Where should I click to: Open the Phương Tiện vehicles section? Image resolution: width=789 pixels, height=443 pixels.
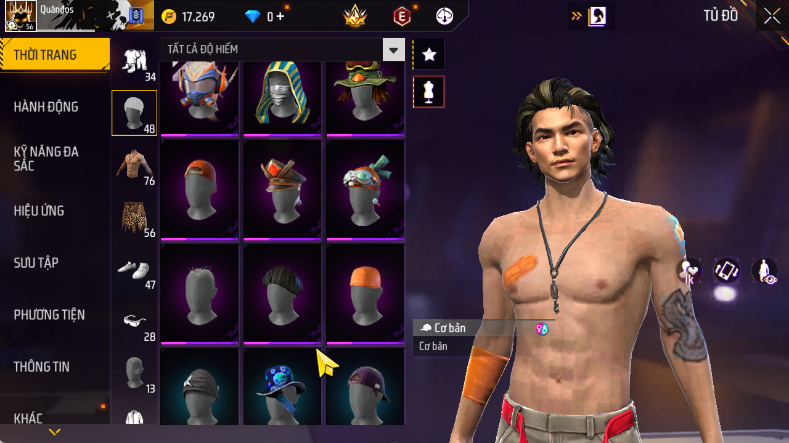(x=49, y=314)
